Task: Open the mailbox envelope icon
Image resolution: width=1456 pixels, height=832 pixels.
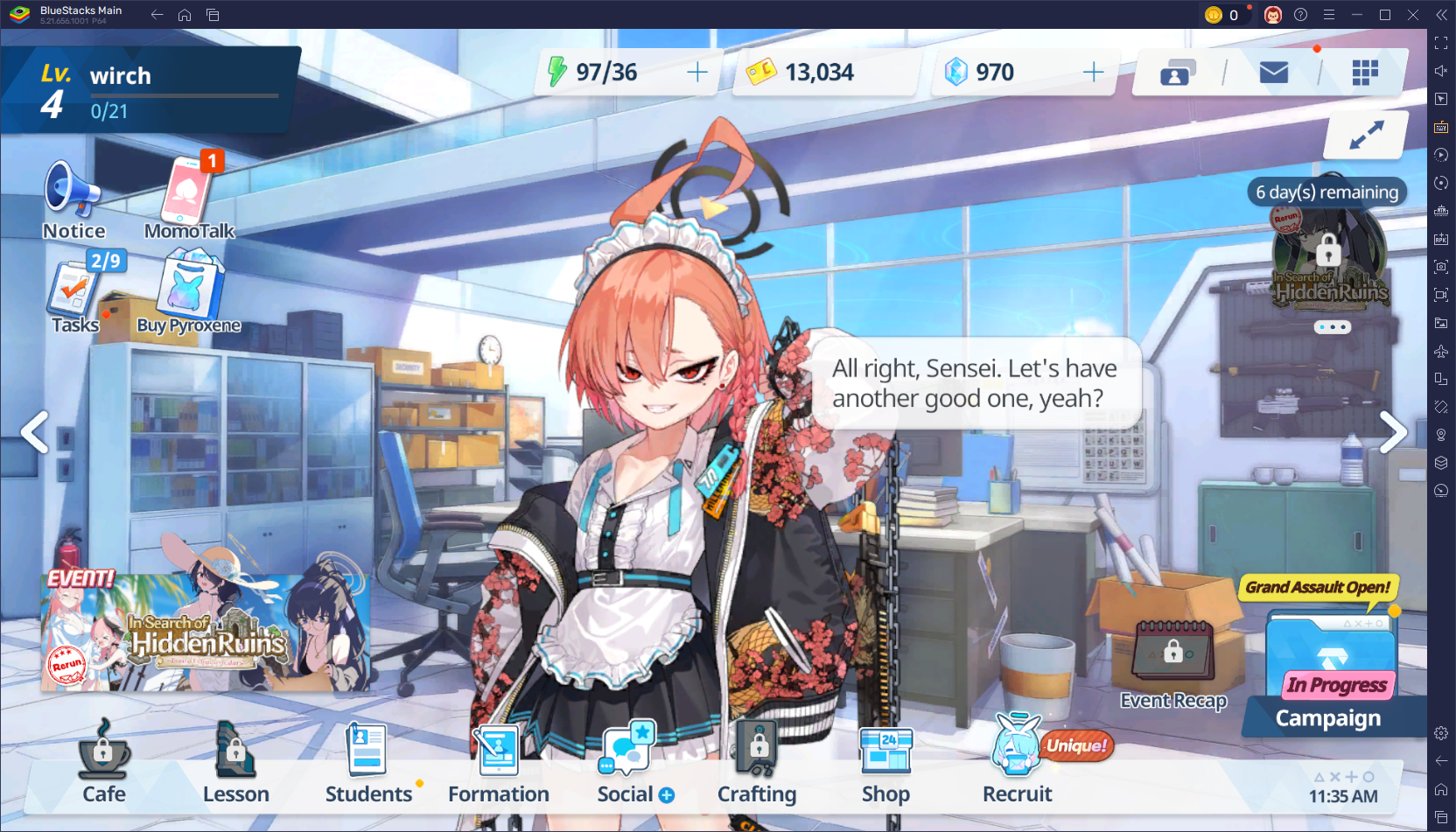Action: pos(1273,73)
